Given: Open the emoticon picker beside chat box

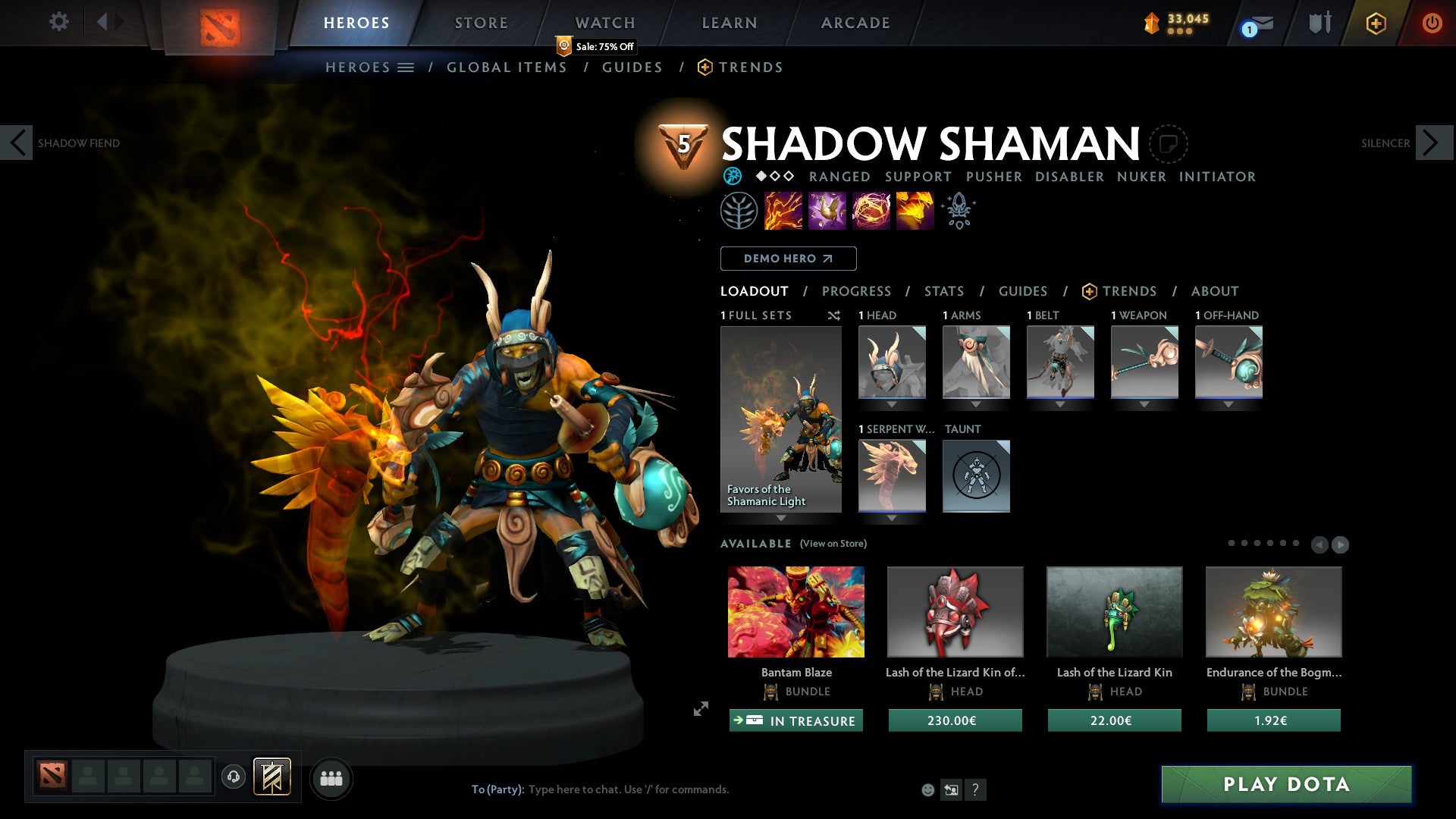Looking at the screenshot, I should click(928, 789).
